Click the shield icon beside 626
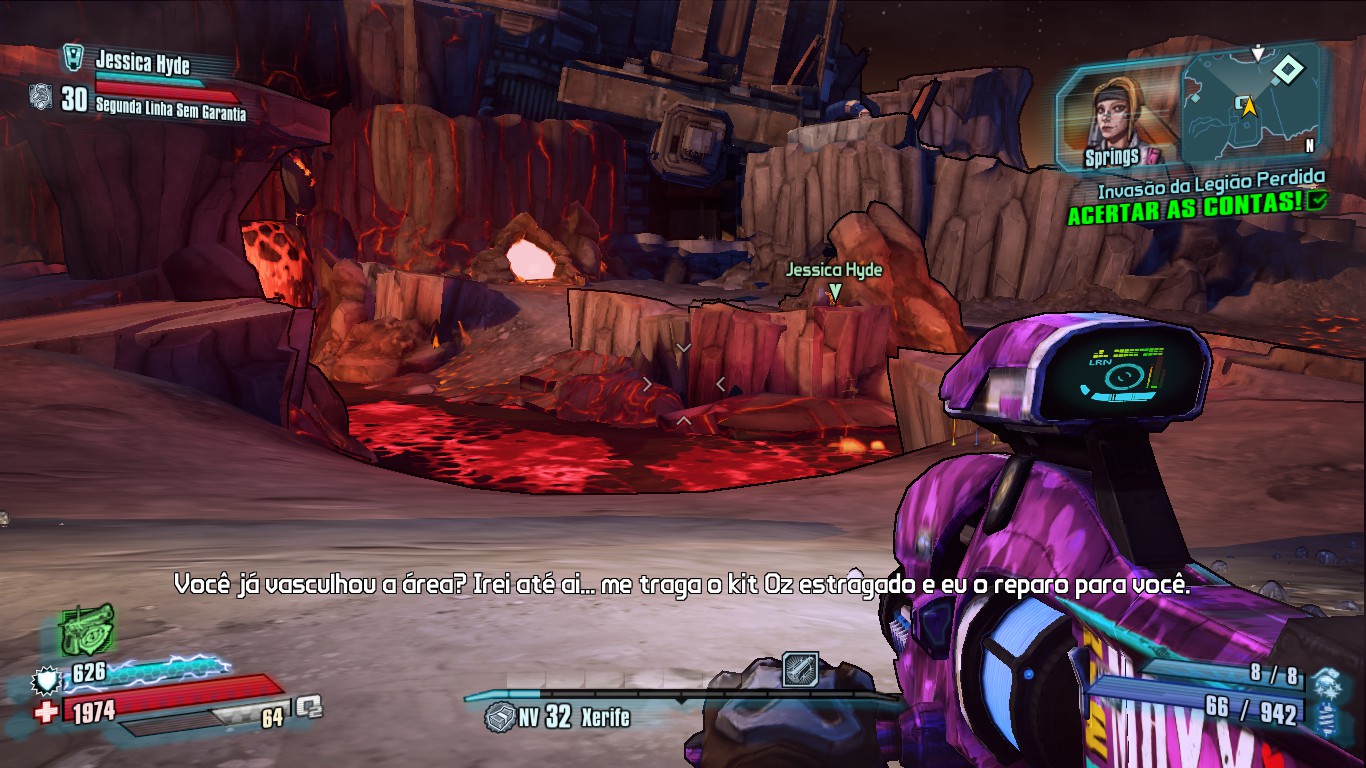 coord(46,680)
